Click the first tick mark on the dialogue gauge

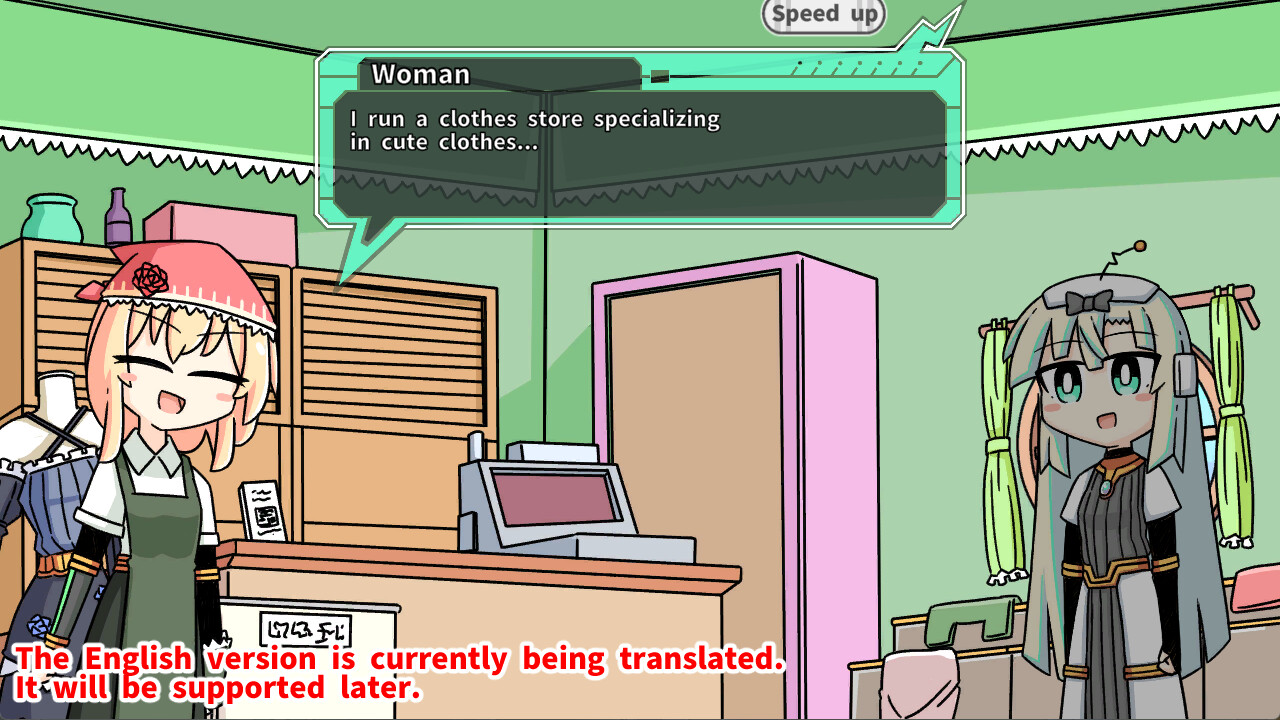pyautogui.click(x=800, y=64)
